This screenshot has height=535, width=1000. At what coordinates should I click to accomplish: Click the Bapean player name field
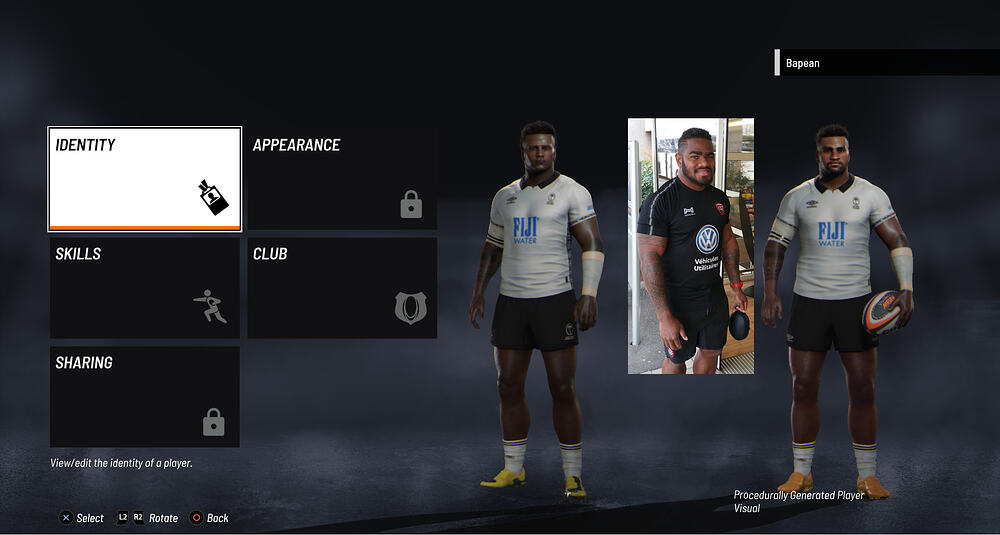coord(886,63)
